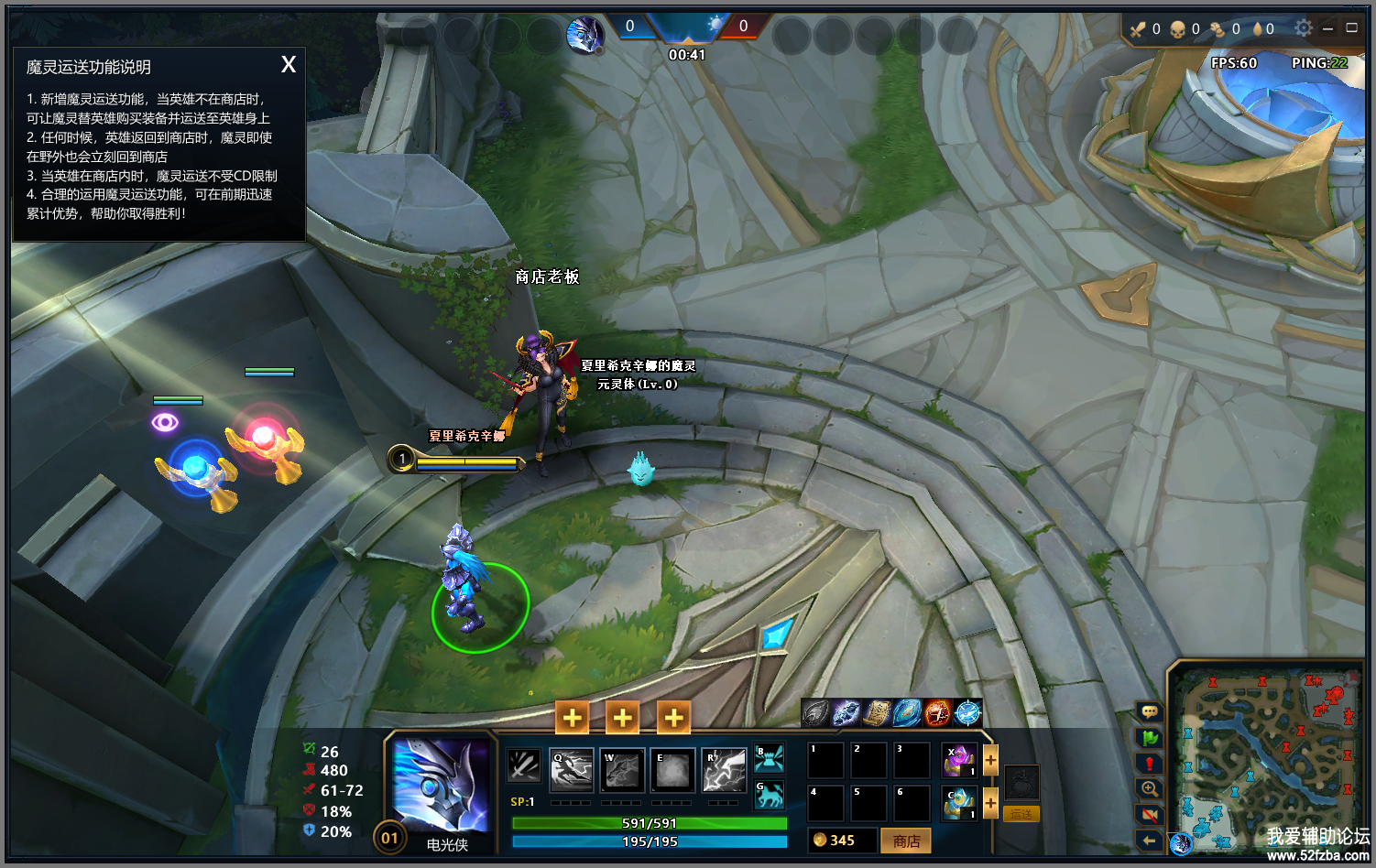The image size is (1376, 868).
Task: Click the green flag signal button
Action: pos(1149,737)
